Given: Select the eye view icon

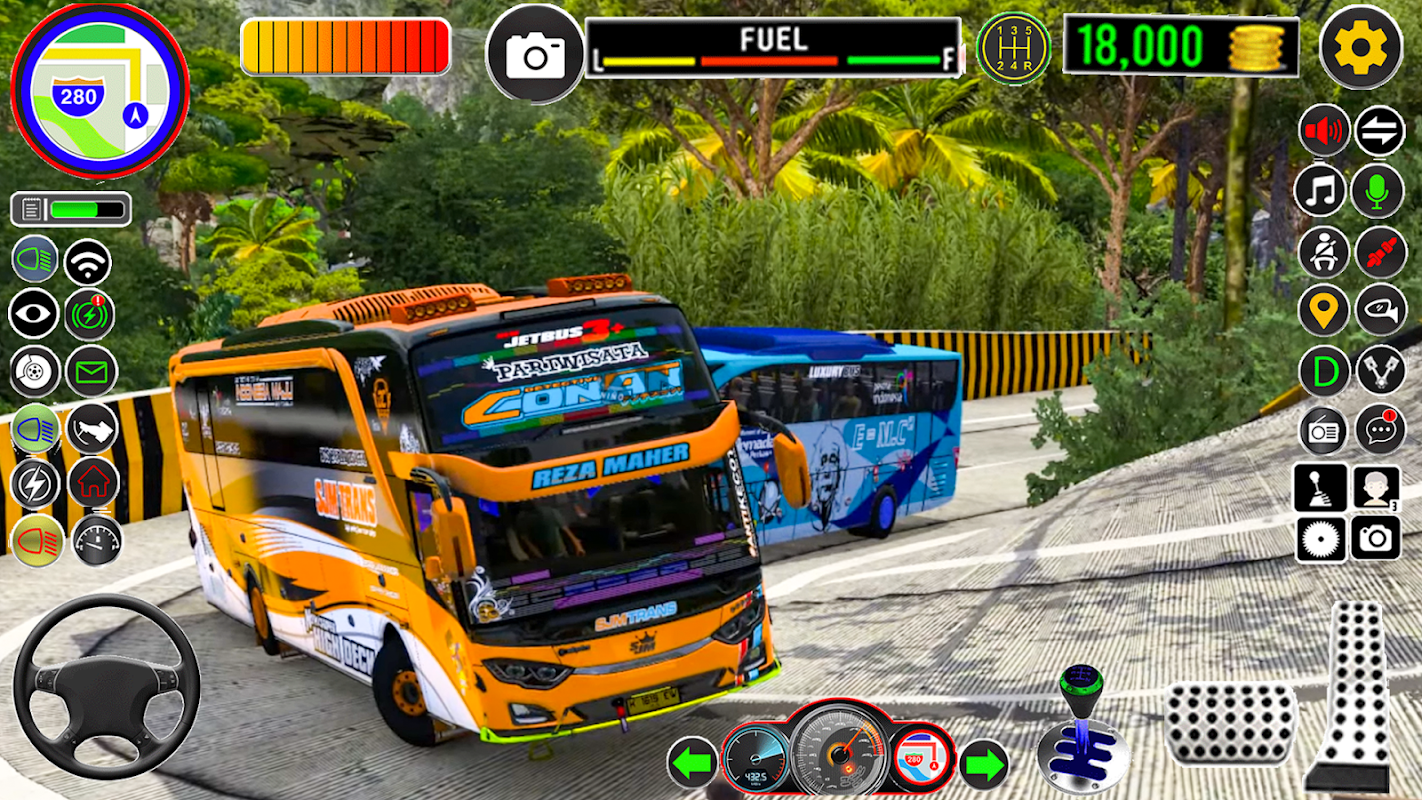Looking at the screenshot, I should tap(34, 313).
